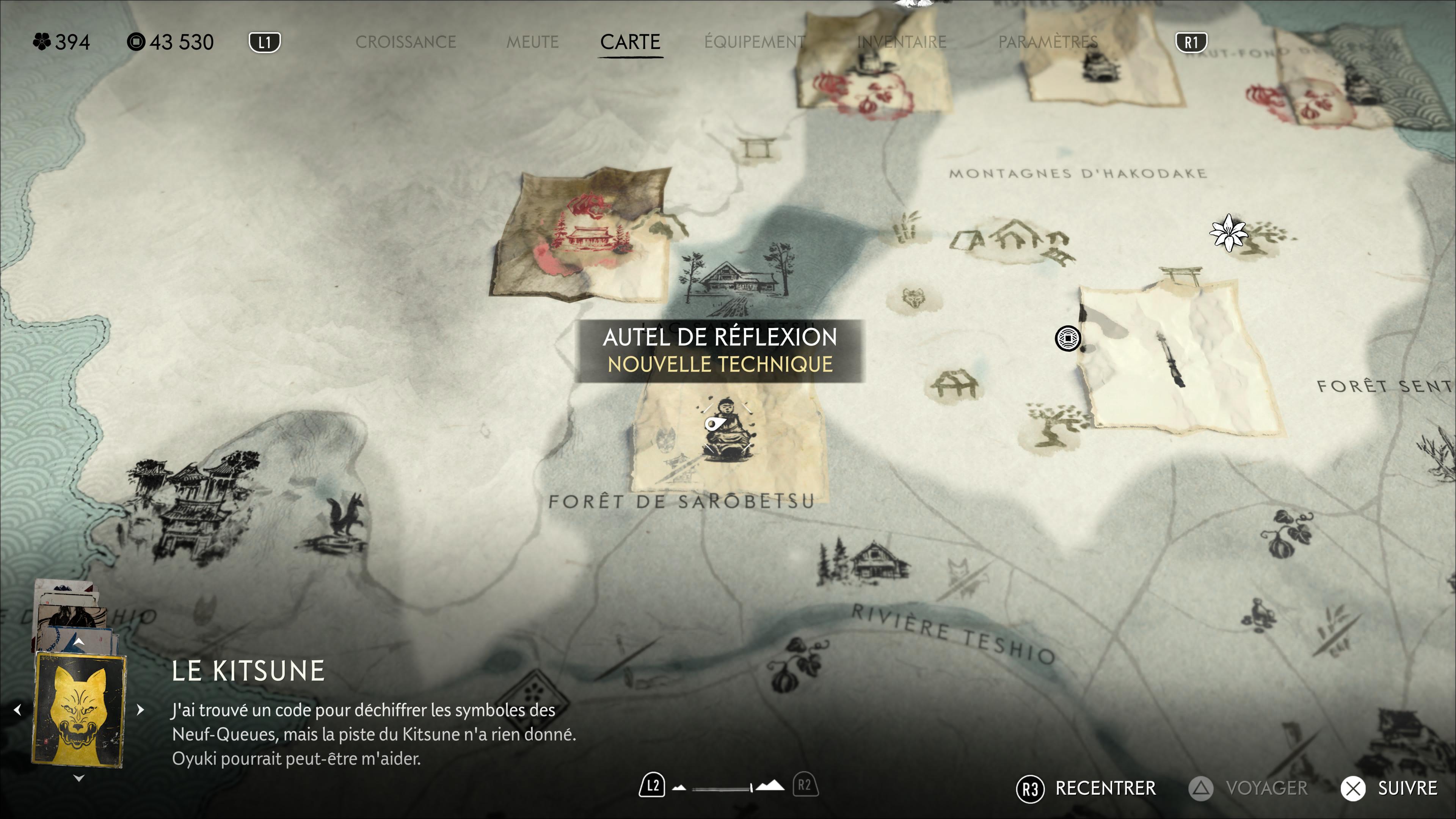Open the Inventaire tab
Viewport: 1456px width, 819px height.
902,42
